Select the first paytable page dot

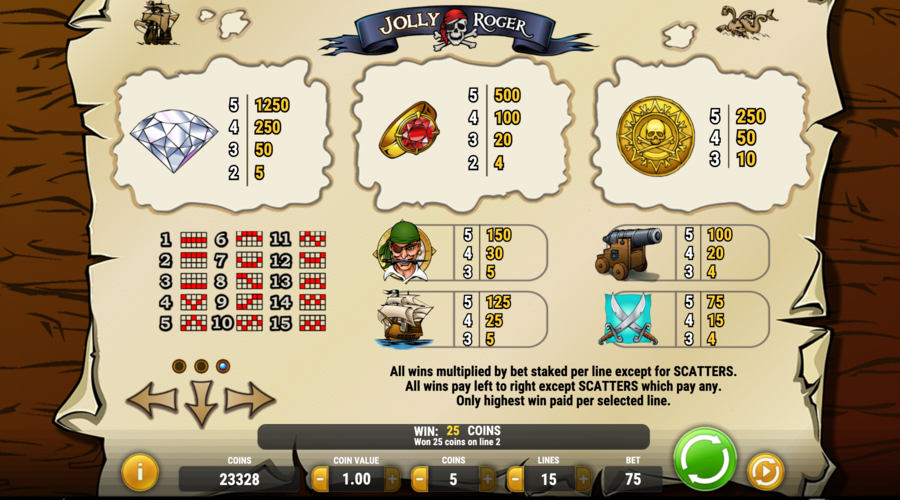point(179,366)
